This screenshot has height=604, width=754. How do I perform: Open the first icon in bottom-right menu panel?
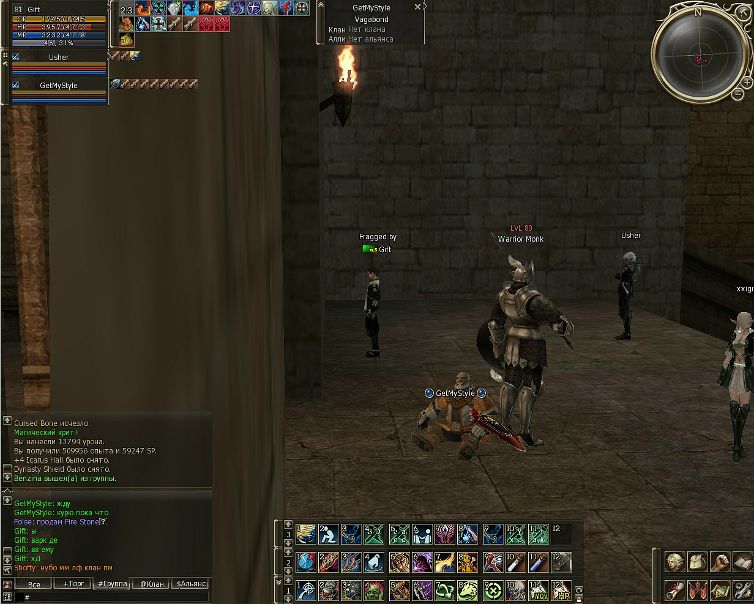tap(674, 562)
